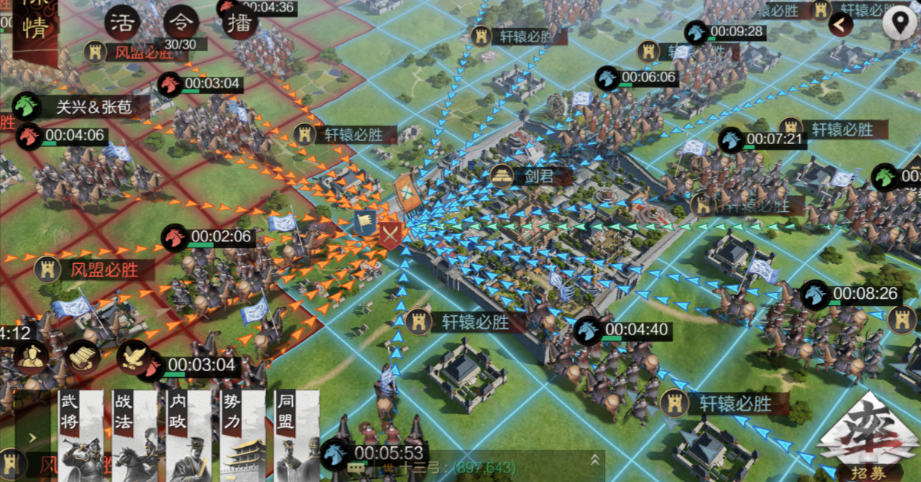Expand the side panel arrow beside 武将
This screenshot has height=482, width=921.
[x=33, y=437]
